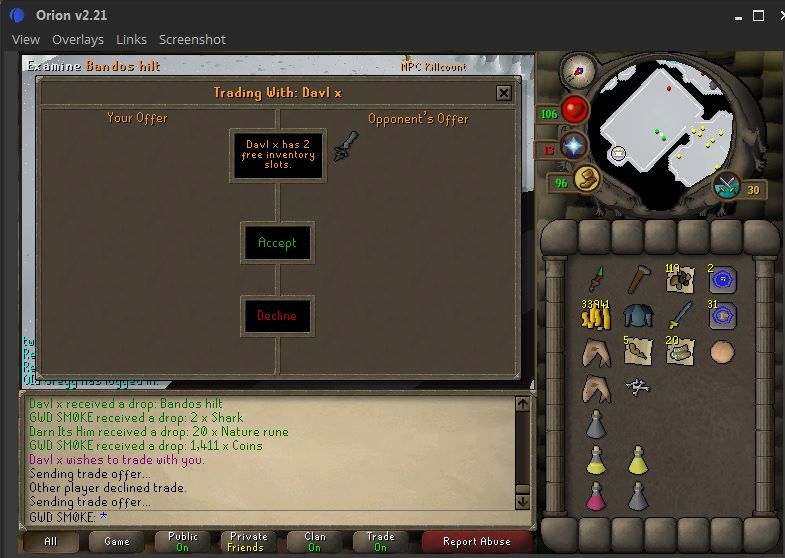Toggle quick prayers with the prayer orb

[575, 147]
